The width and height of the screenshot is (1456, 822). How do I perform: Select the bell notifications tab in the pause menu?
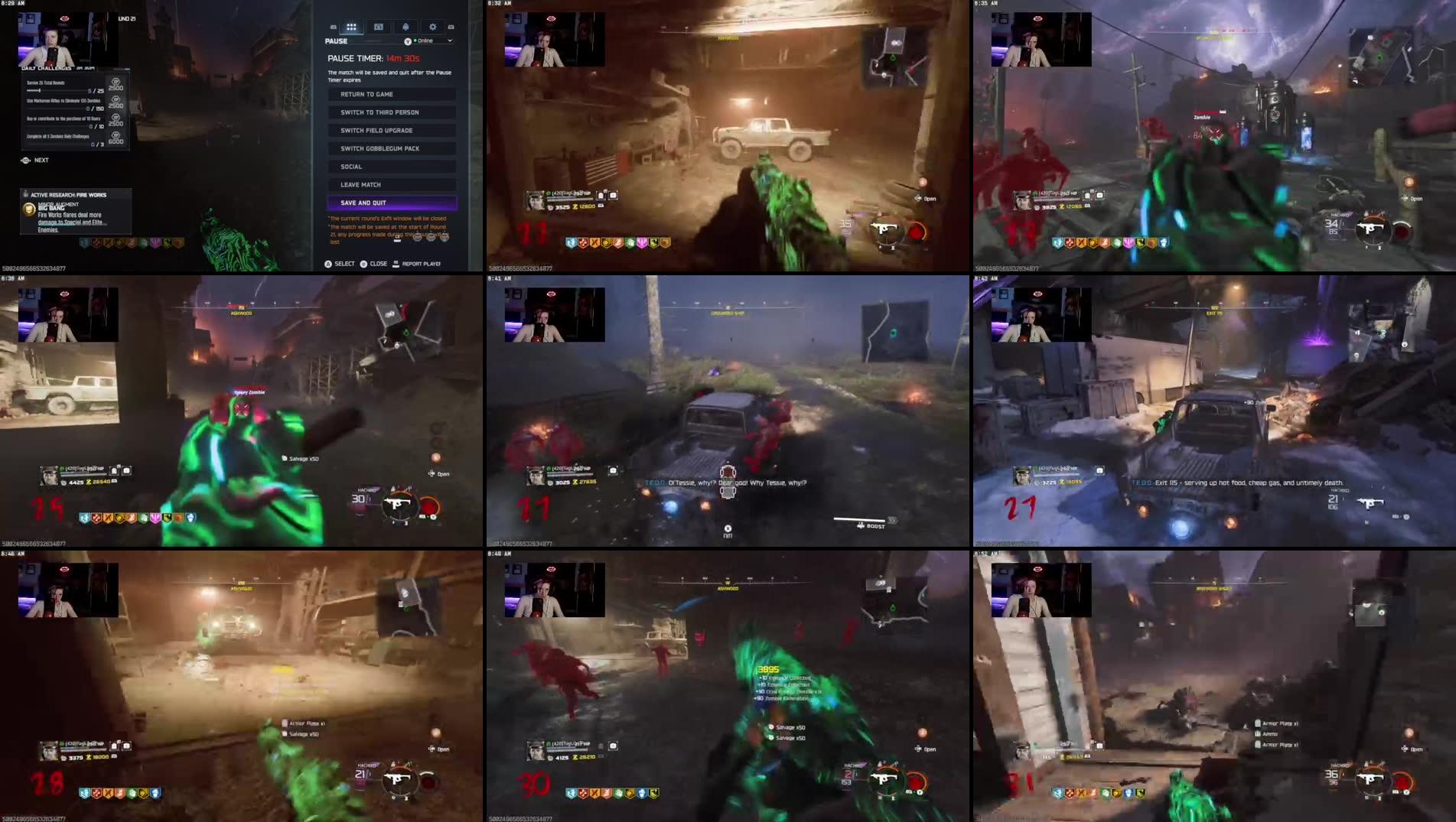click(406, 27)
